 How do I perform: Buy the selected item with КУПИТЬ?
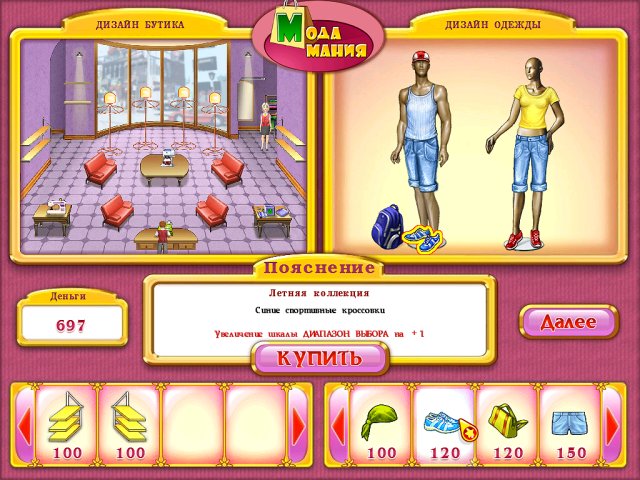pos(319,358)
